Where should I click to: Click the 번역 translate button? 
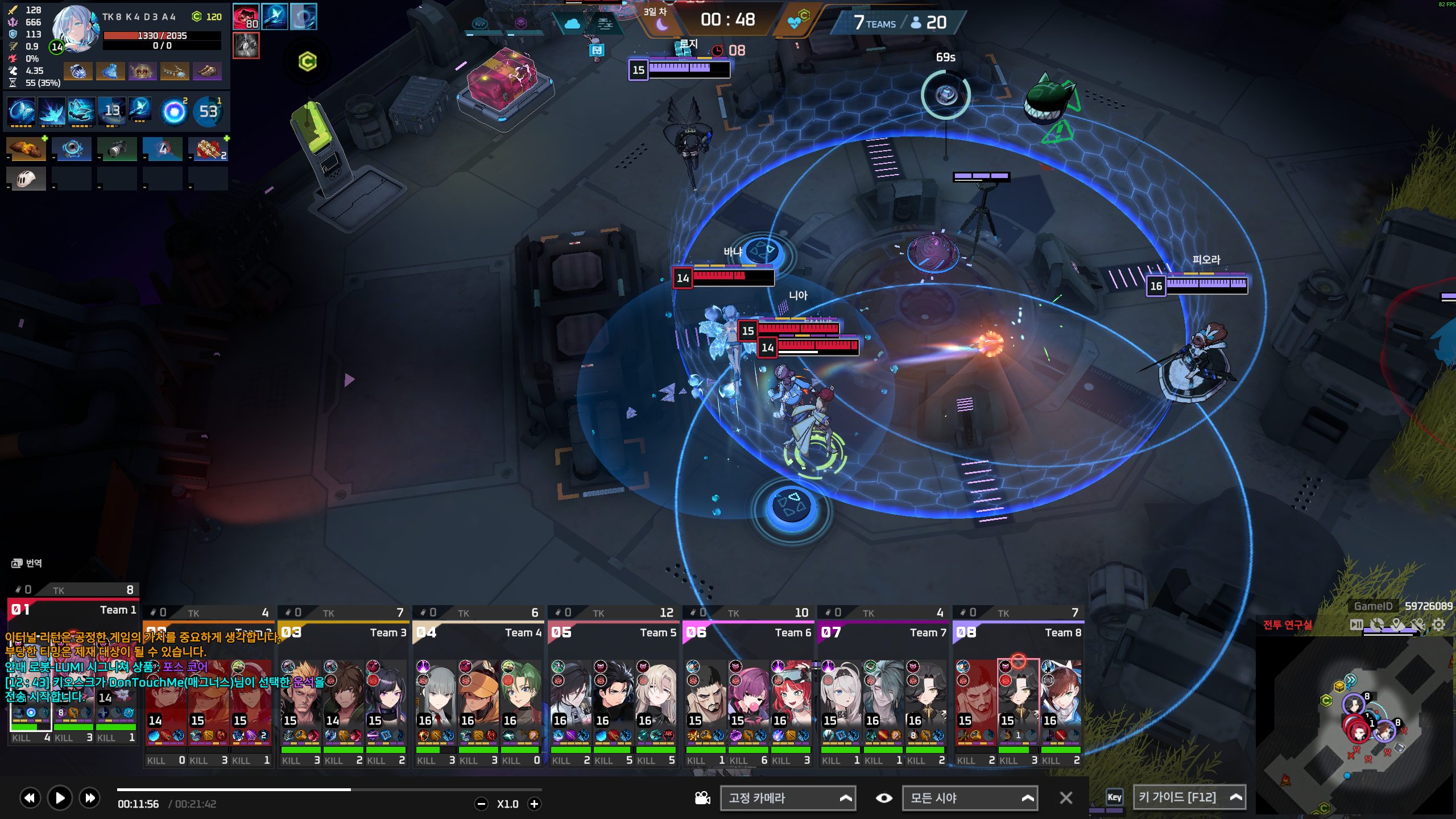pyautogui.click(x=27, y=563)
